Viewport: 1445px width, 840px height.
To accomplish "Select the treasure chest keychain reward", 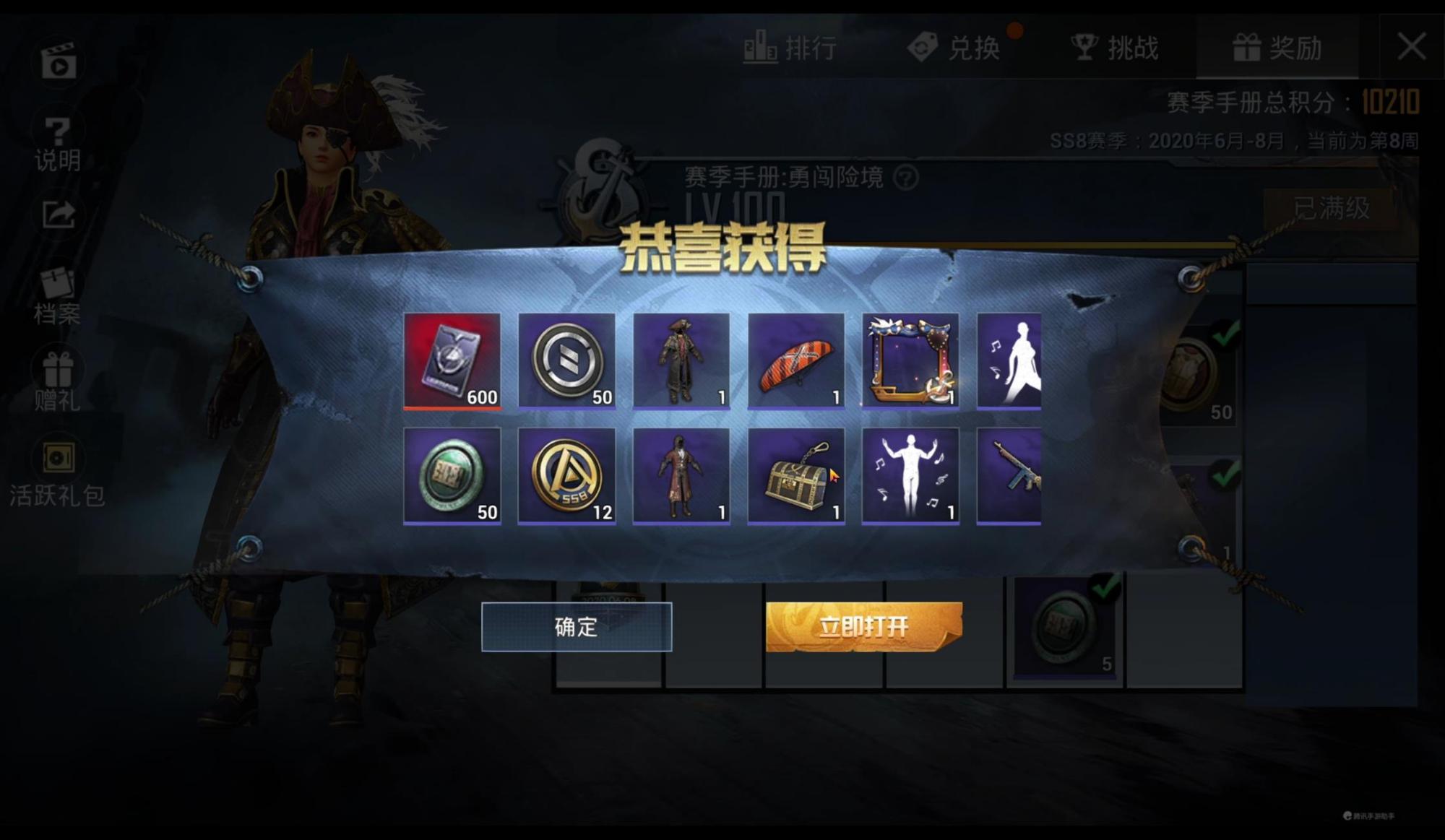I will tap(795, 473).
